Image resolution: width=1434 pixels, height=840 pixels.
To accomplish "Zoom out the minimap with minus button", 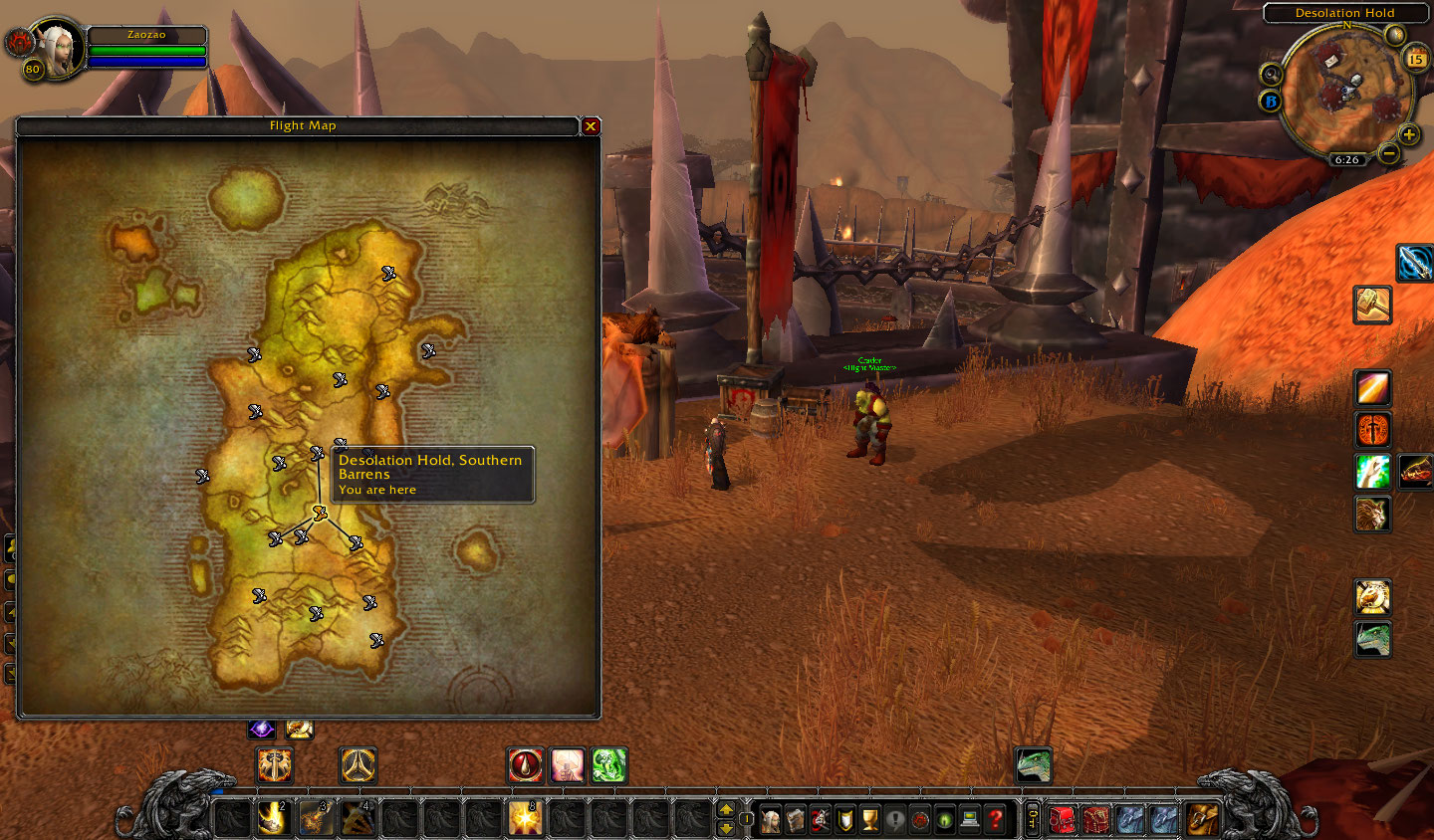I will 1388,152.
